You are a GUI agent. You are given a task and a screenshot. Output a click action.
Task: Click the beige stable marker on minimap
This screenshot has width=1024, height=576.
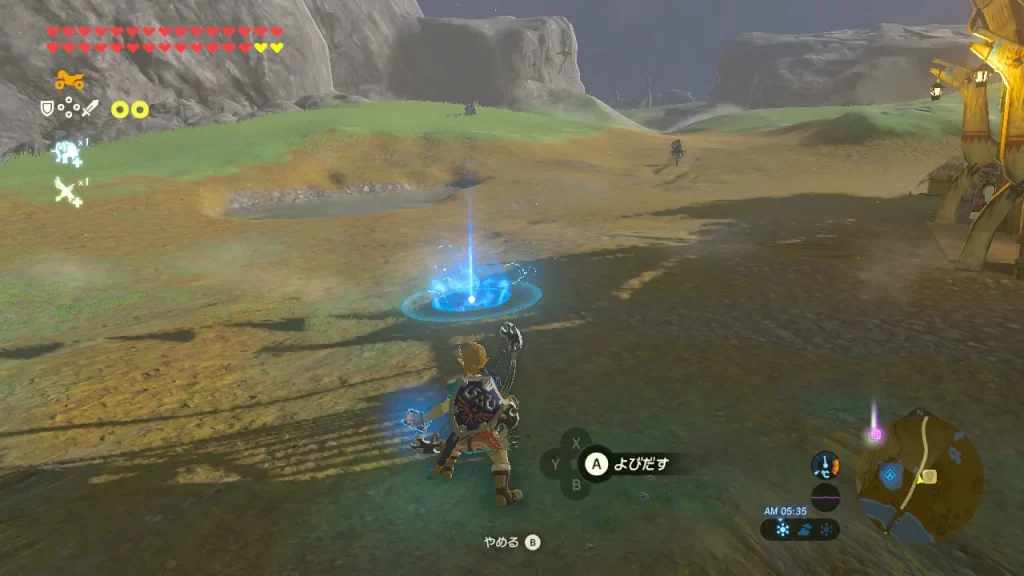coord(928,476)
